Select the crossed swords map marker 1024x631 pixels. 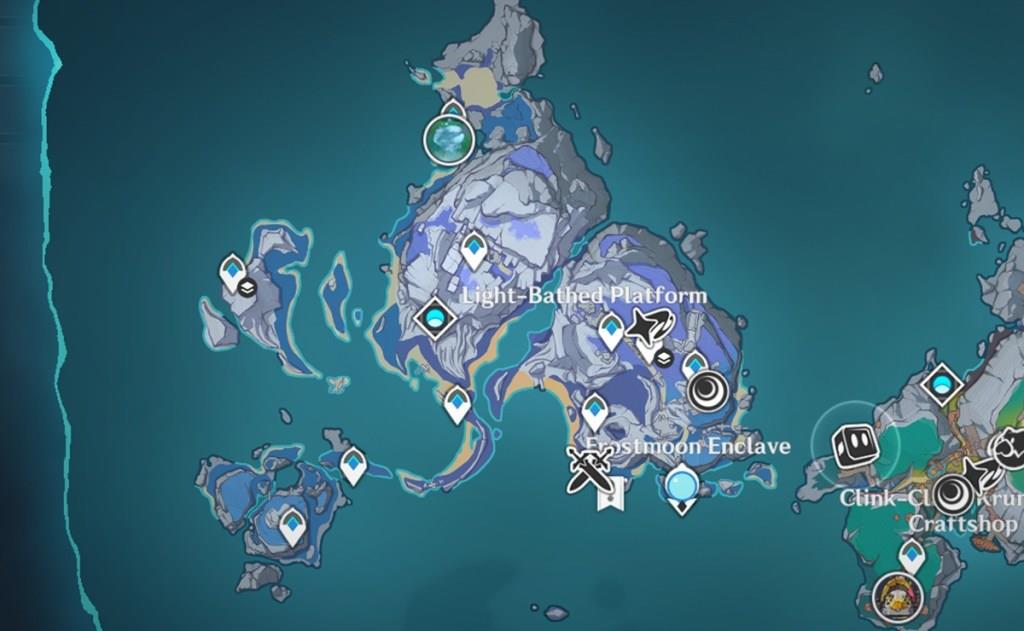(589, 466)
